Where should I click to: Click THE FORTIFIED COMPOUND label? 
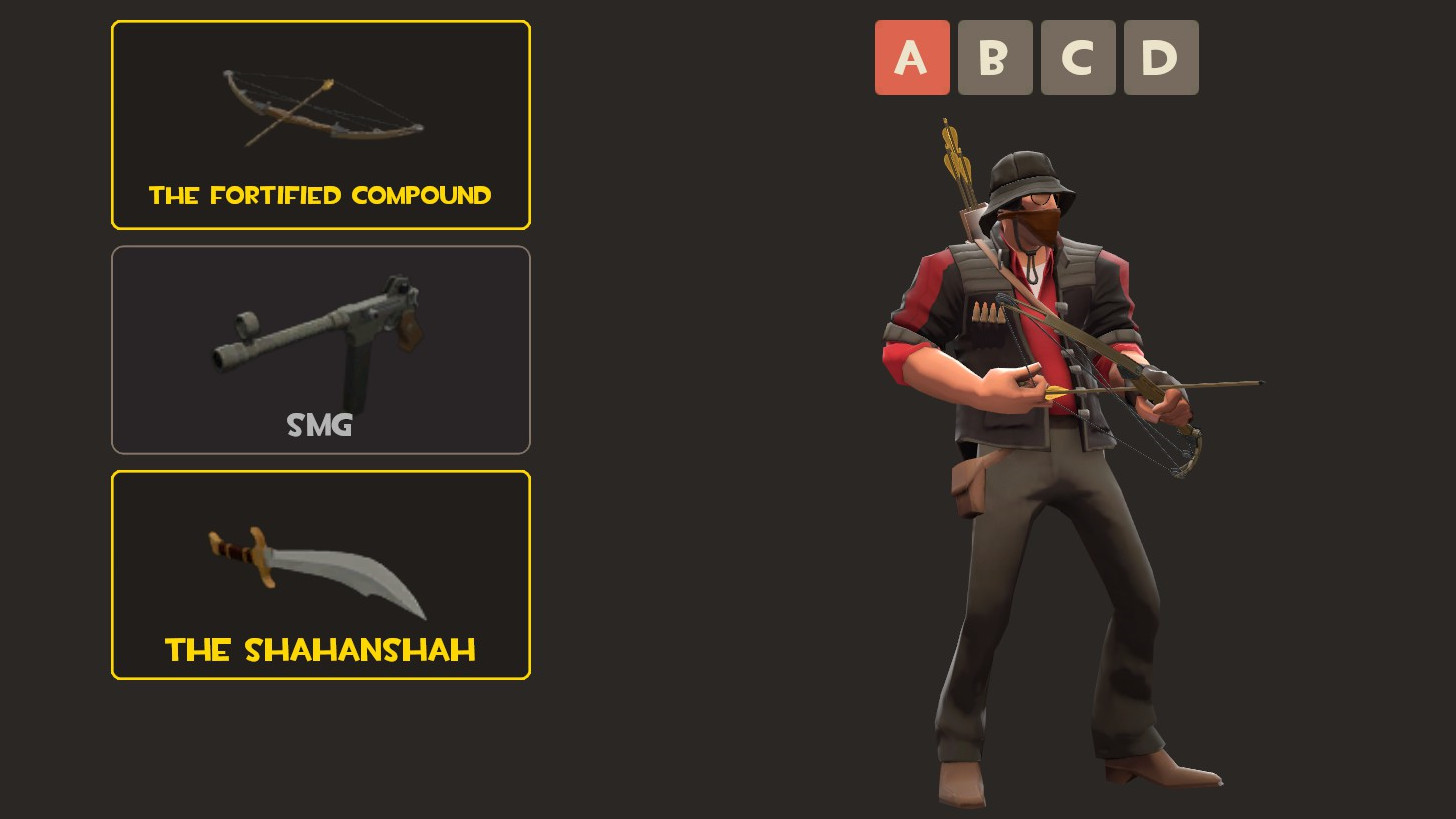pyautogui.click(x=320, y=196)
